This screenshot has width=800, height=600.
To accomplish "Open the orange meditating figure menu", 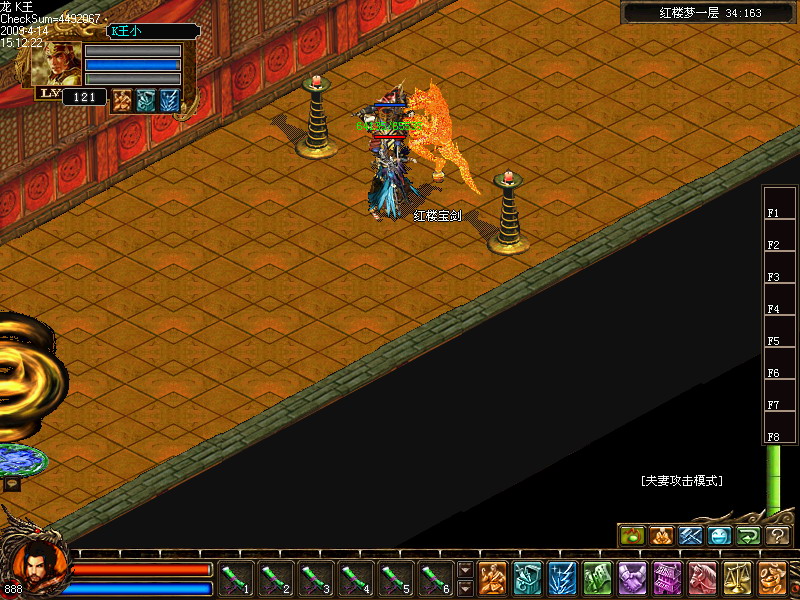I will pyautogui.click(x=492, y=578).
